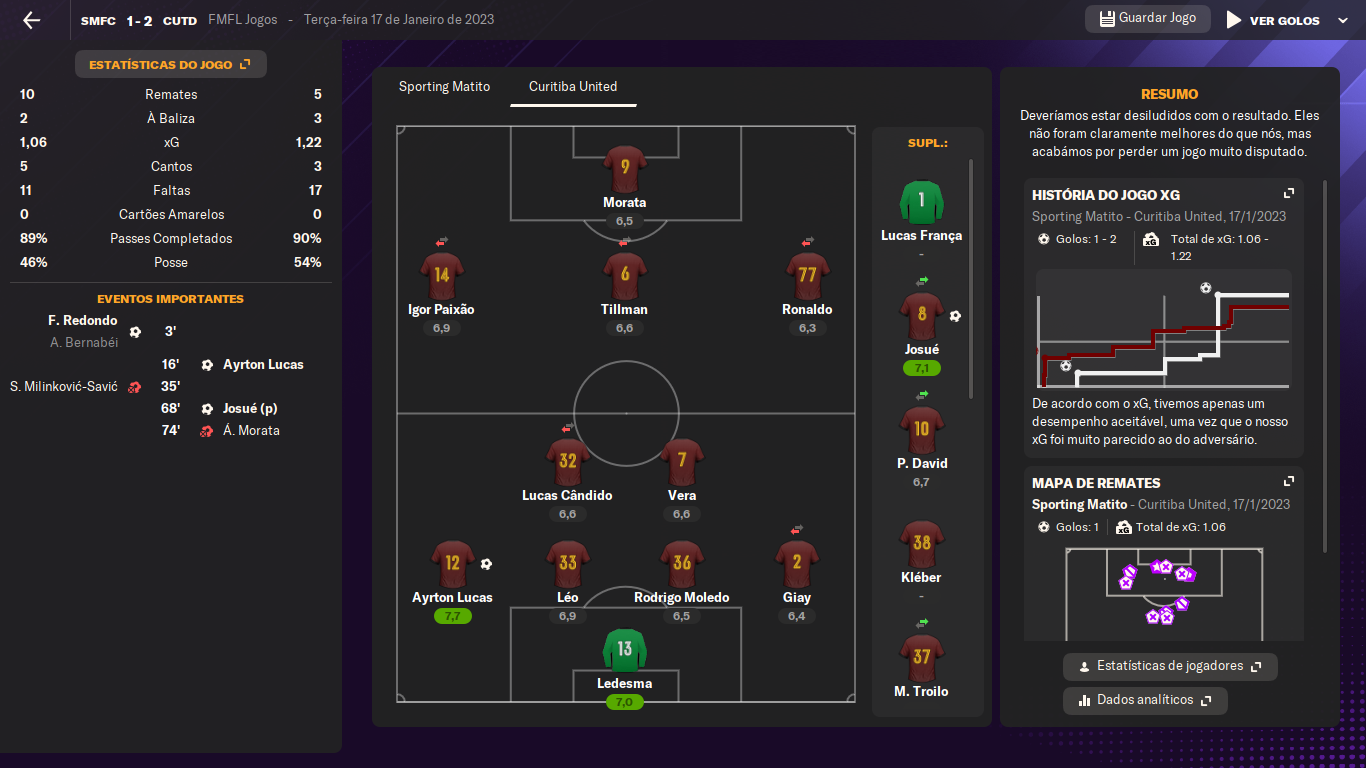Open Estatísticas de jogadores

(x=1170, y=666)
